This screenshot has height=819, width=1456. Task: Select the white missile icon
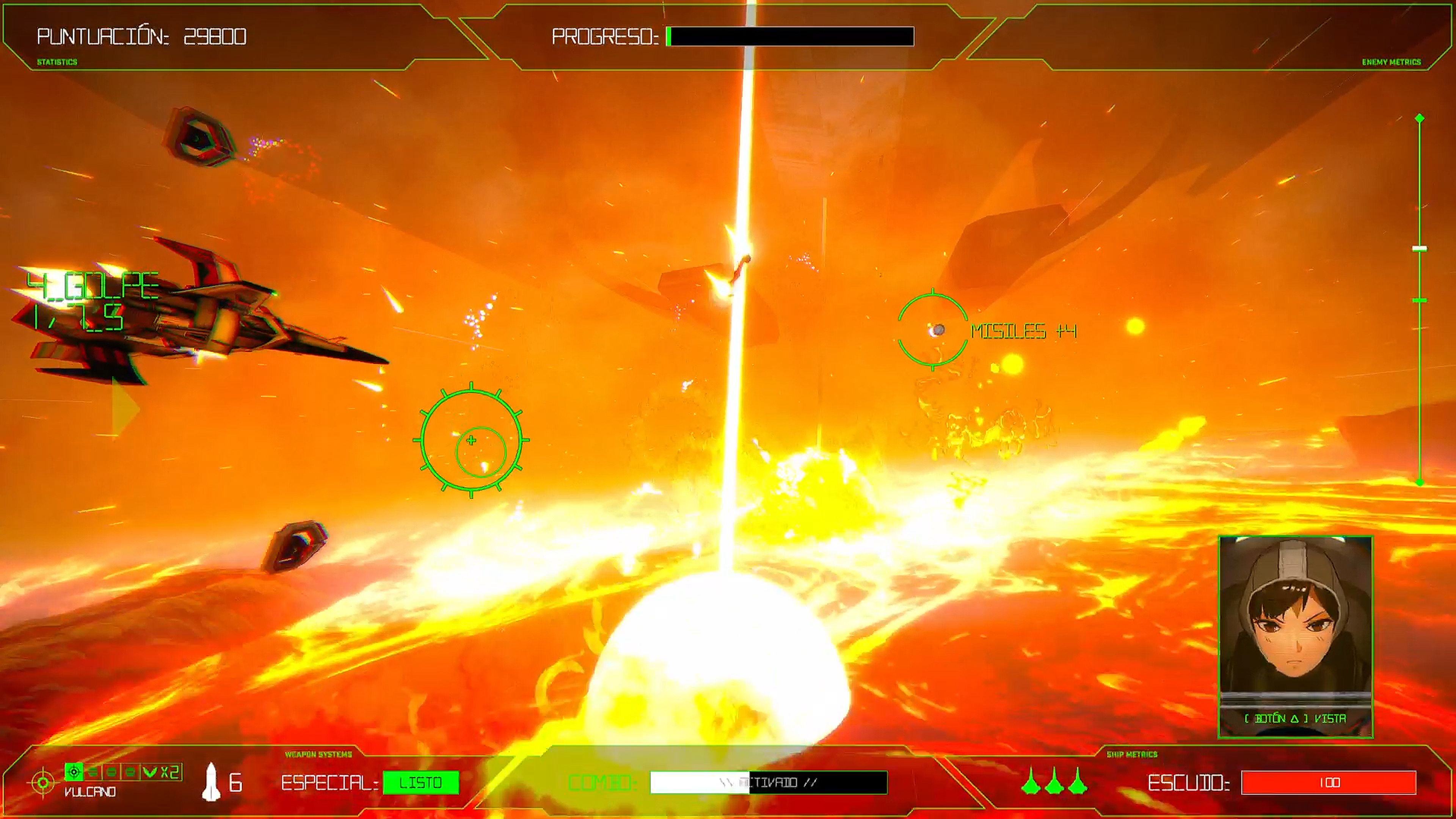211,782
